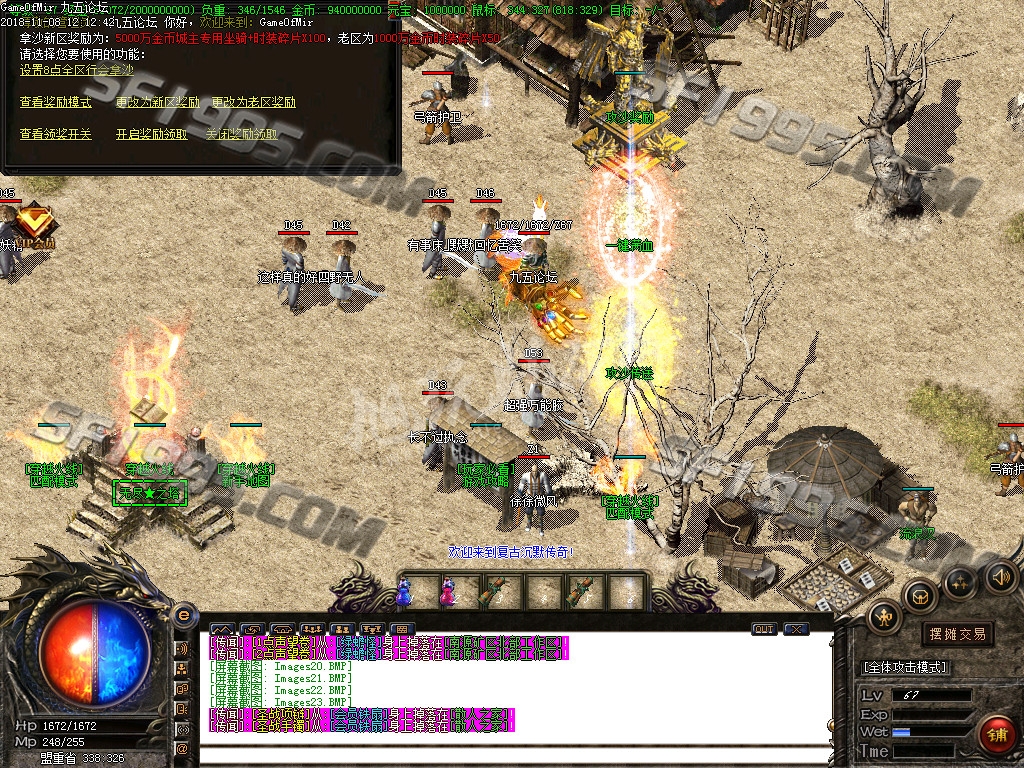Activate 开启奖励领取
The image size is (1024, 768).
(151, 133)
